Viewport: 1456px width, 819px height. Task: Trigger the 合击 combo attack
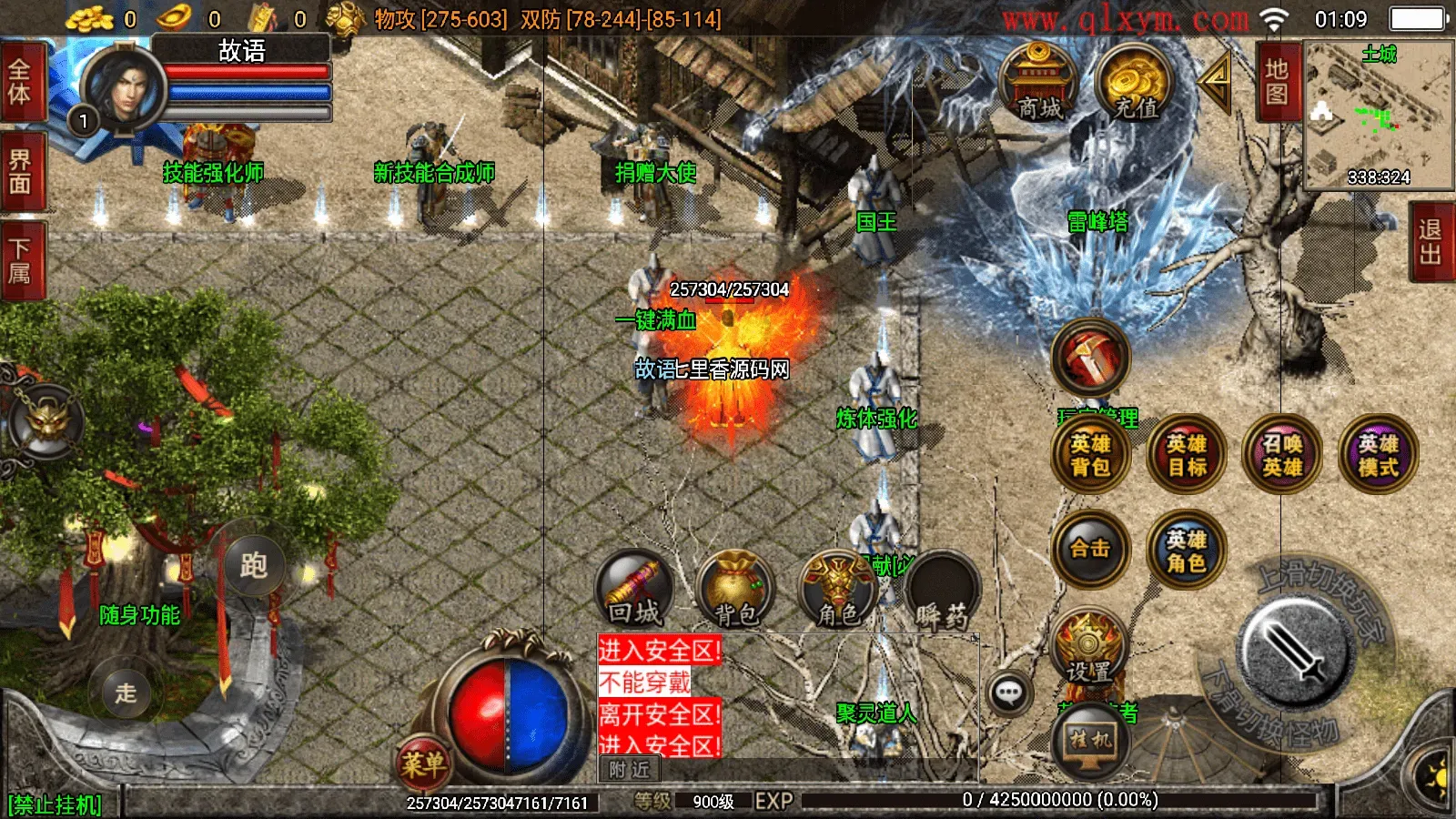click(1090, 549)
